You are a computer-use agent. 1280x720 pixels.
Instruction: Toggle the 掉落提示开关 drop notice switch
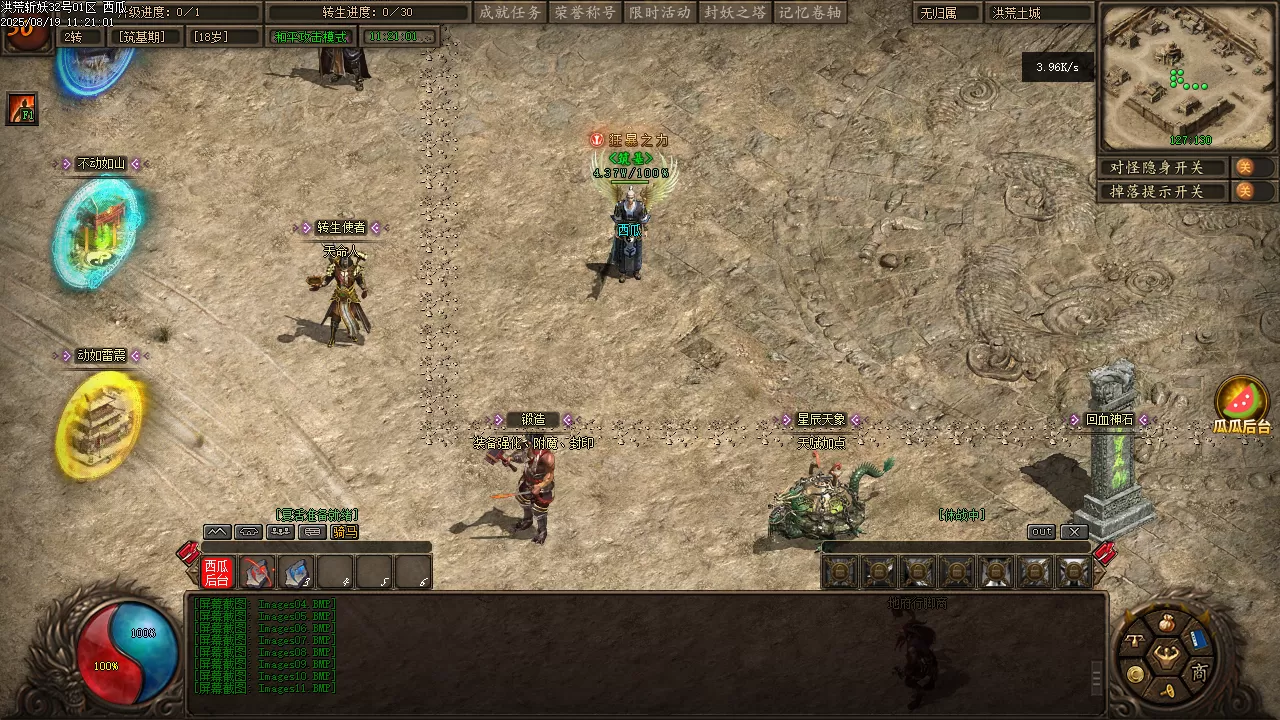(1245, 191)
